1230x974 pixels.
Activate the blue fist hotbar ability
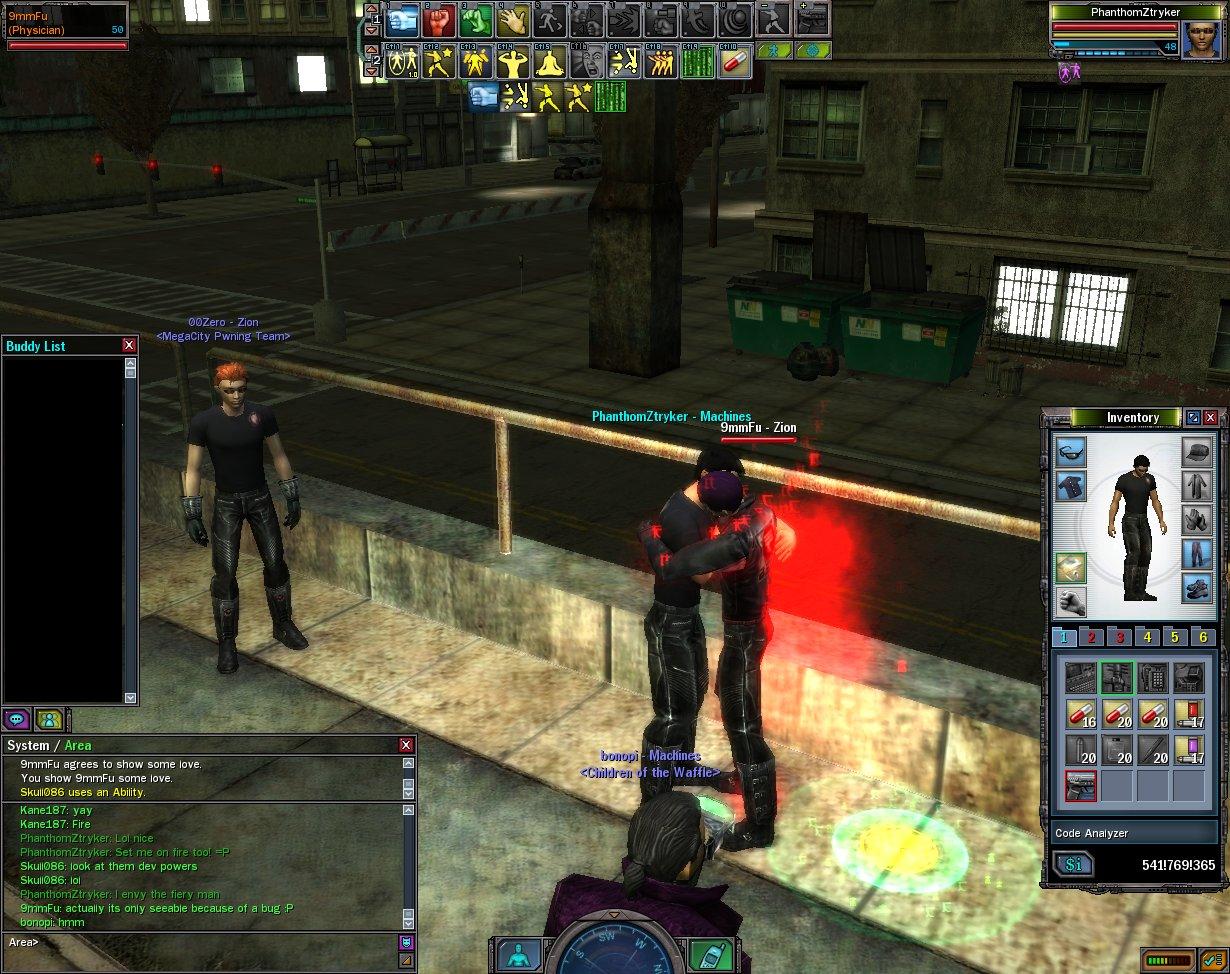(402, 19)
